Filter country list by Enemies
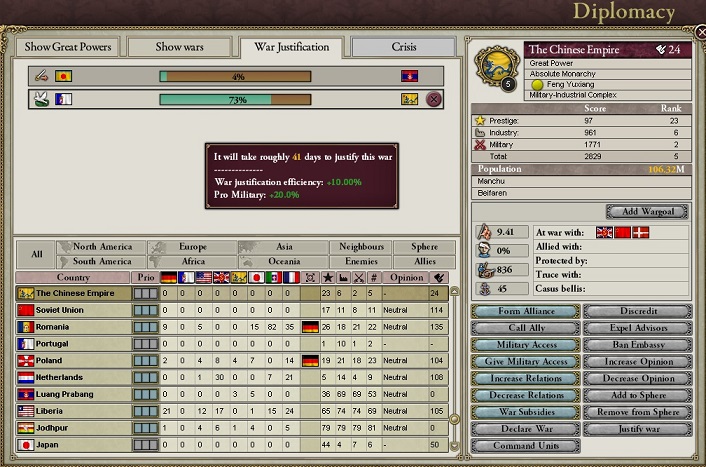Screen dimensions: 706x467 pyautogui.click(x=361, y=261)
